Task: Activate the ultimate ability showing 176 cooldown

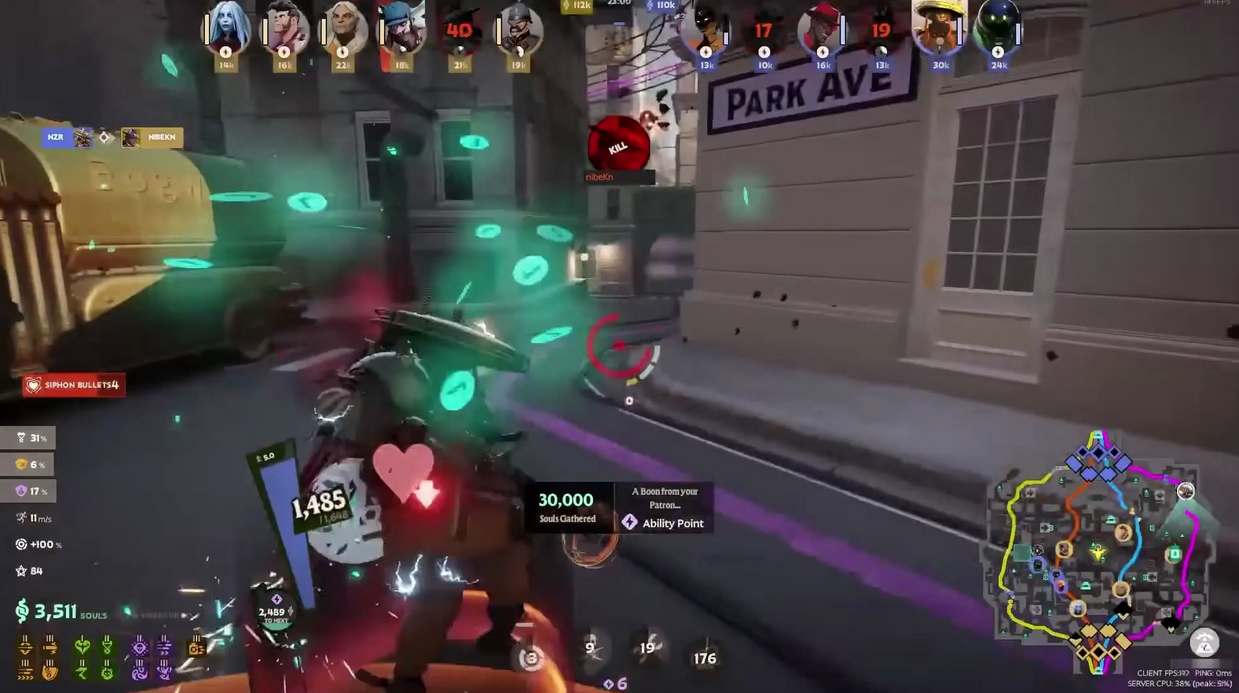Action: [705, 657]
